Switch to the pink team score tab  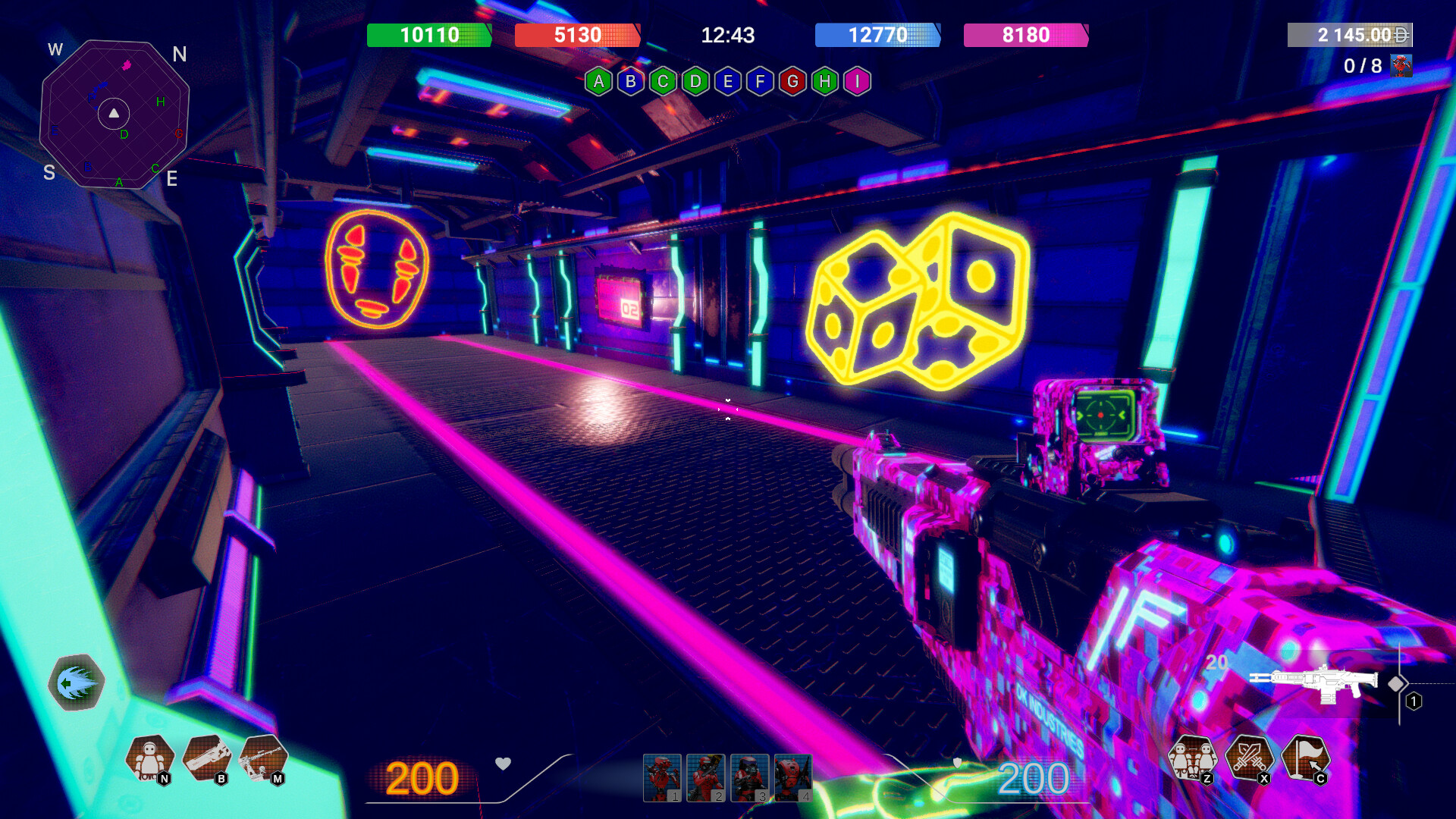pyautogui.click(x=1026, y=35)
